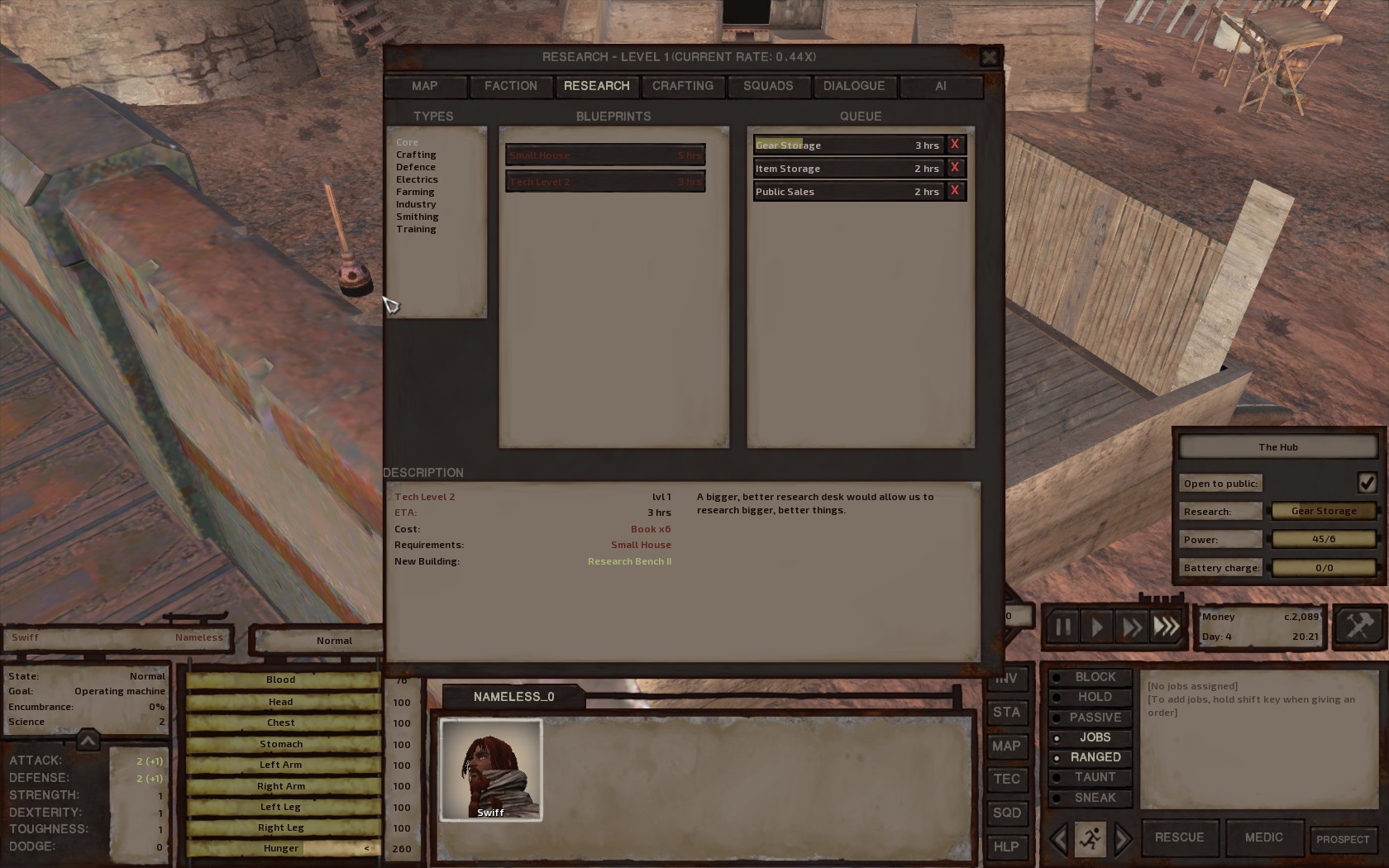Screen dimensions: 1389x868
Task: Select Swiff's character portrait
Action: point(491,770)
